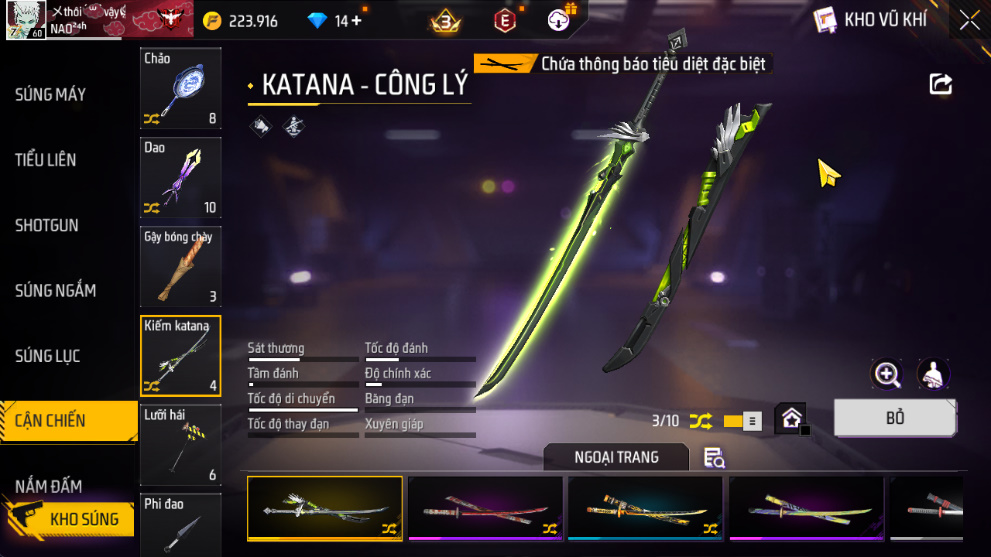The width and height of the screenshot is (991, 557).
Task: Close the weapon armory screen
Action: (969, 20)
